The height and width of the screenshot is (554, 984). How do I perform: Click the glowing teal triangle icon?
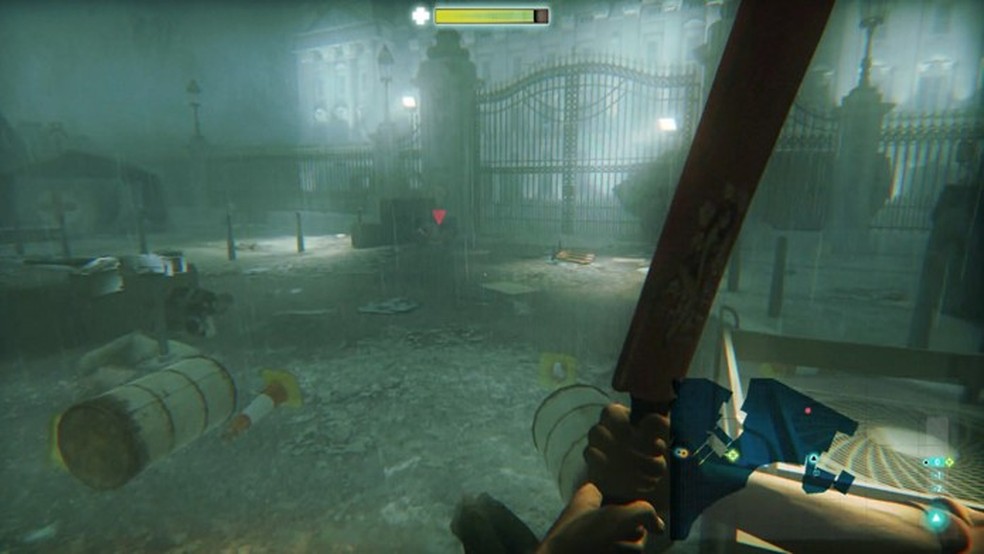click(937, 518)
